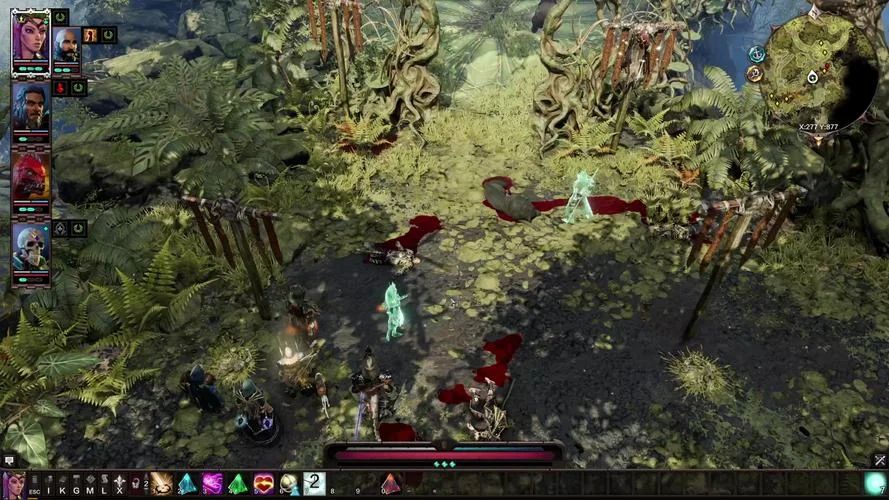Image resolution: width=889 pixels, height=500 pixels.
Task: Activate the purple swirl skill
Action: pos(212,485)
